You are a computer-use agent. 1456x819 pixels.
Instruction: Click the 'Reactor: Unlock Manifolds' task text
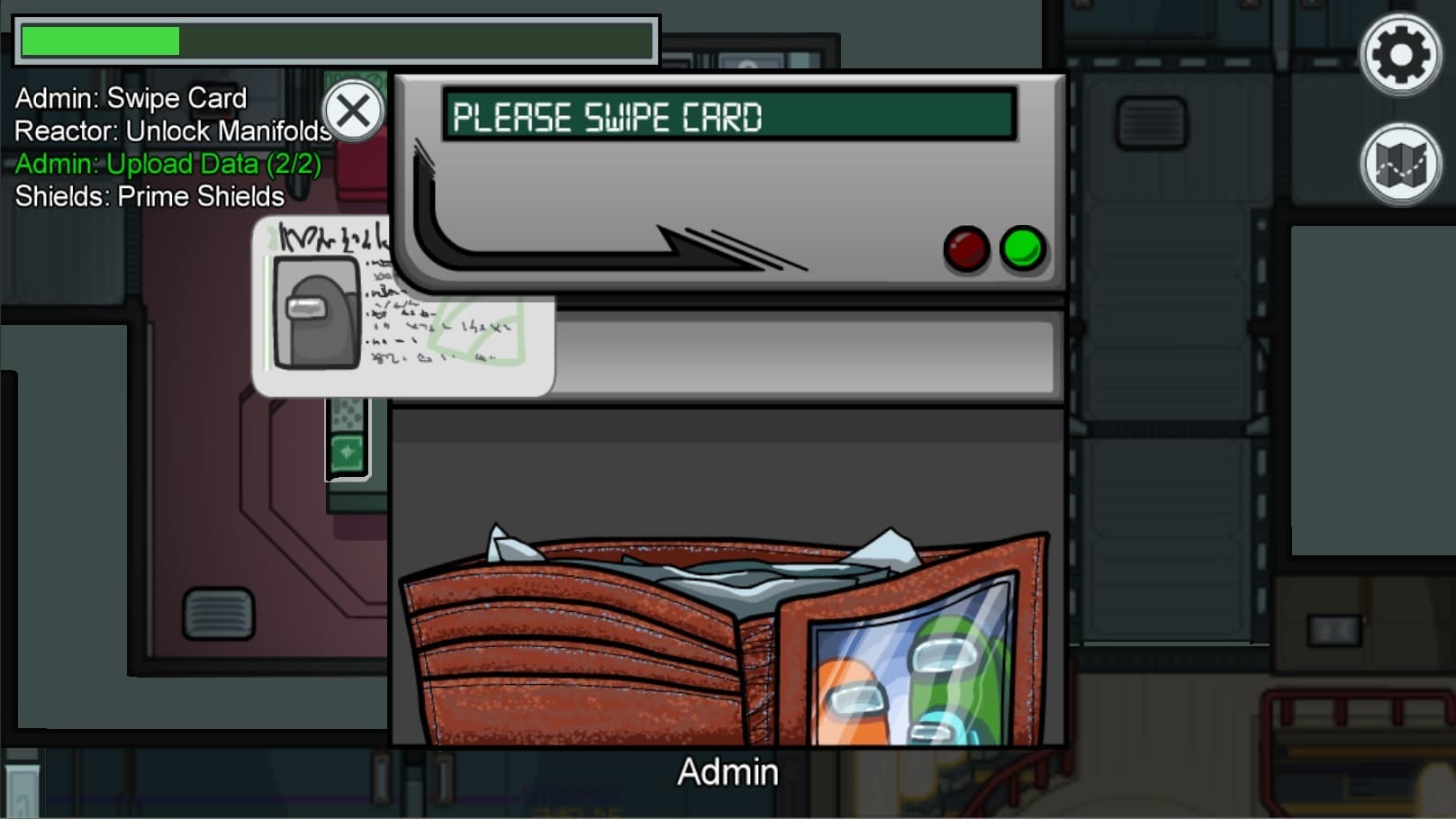(171, 131)
